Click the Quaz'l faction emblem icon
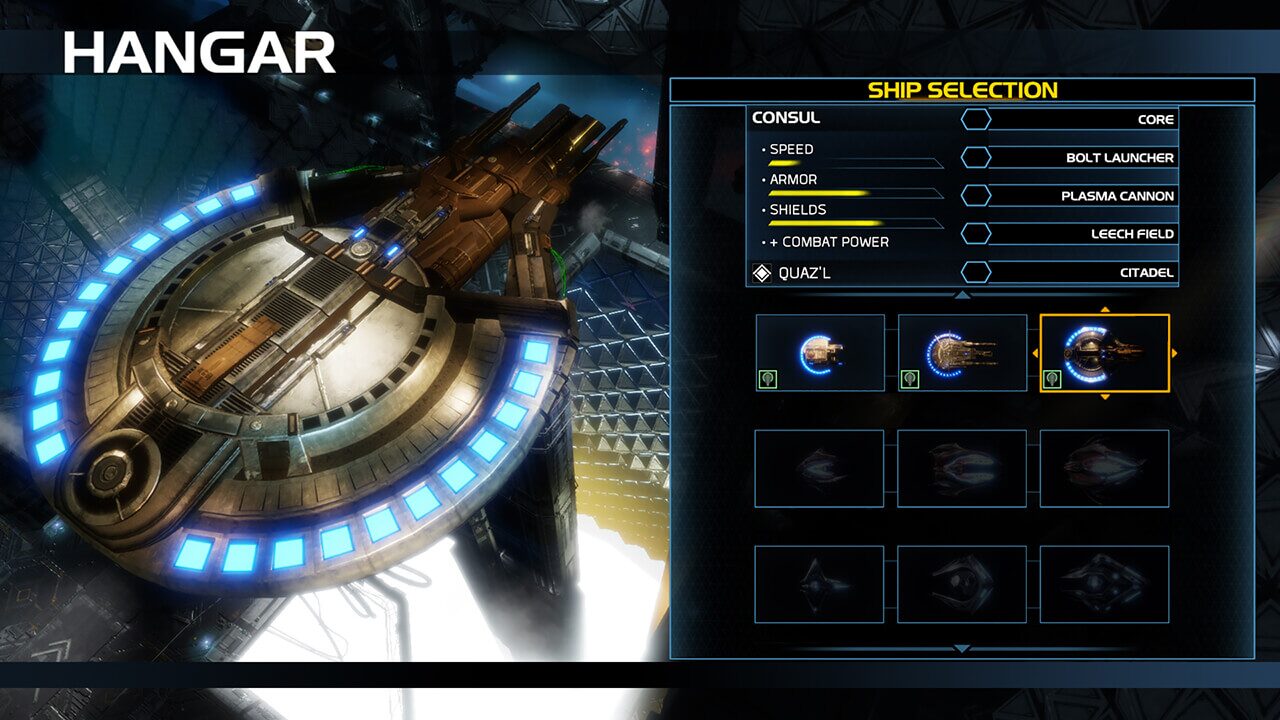The image size is (1280, 720). [763, 273]
